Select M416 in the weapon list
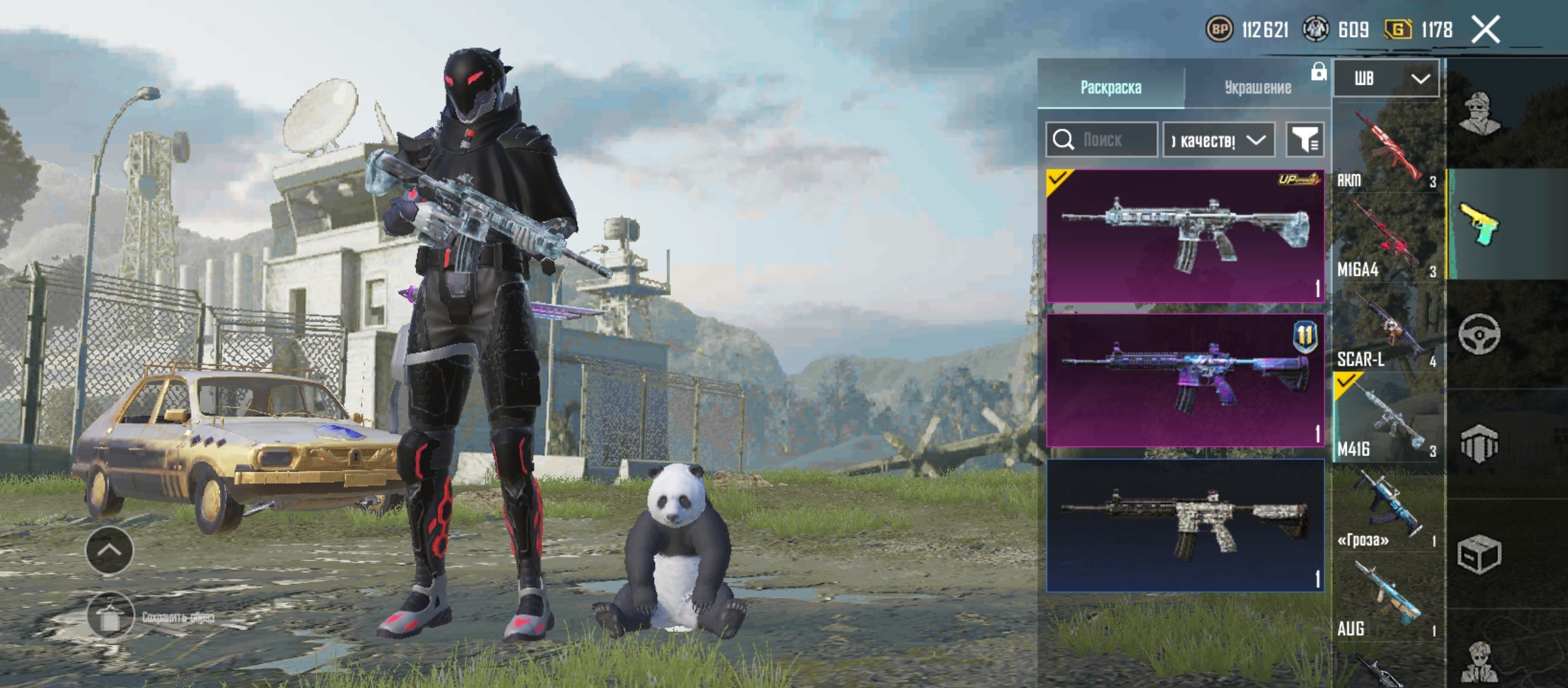1568x688 pixels. tap(1387, 419)
